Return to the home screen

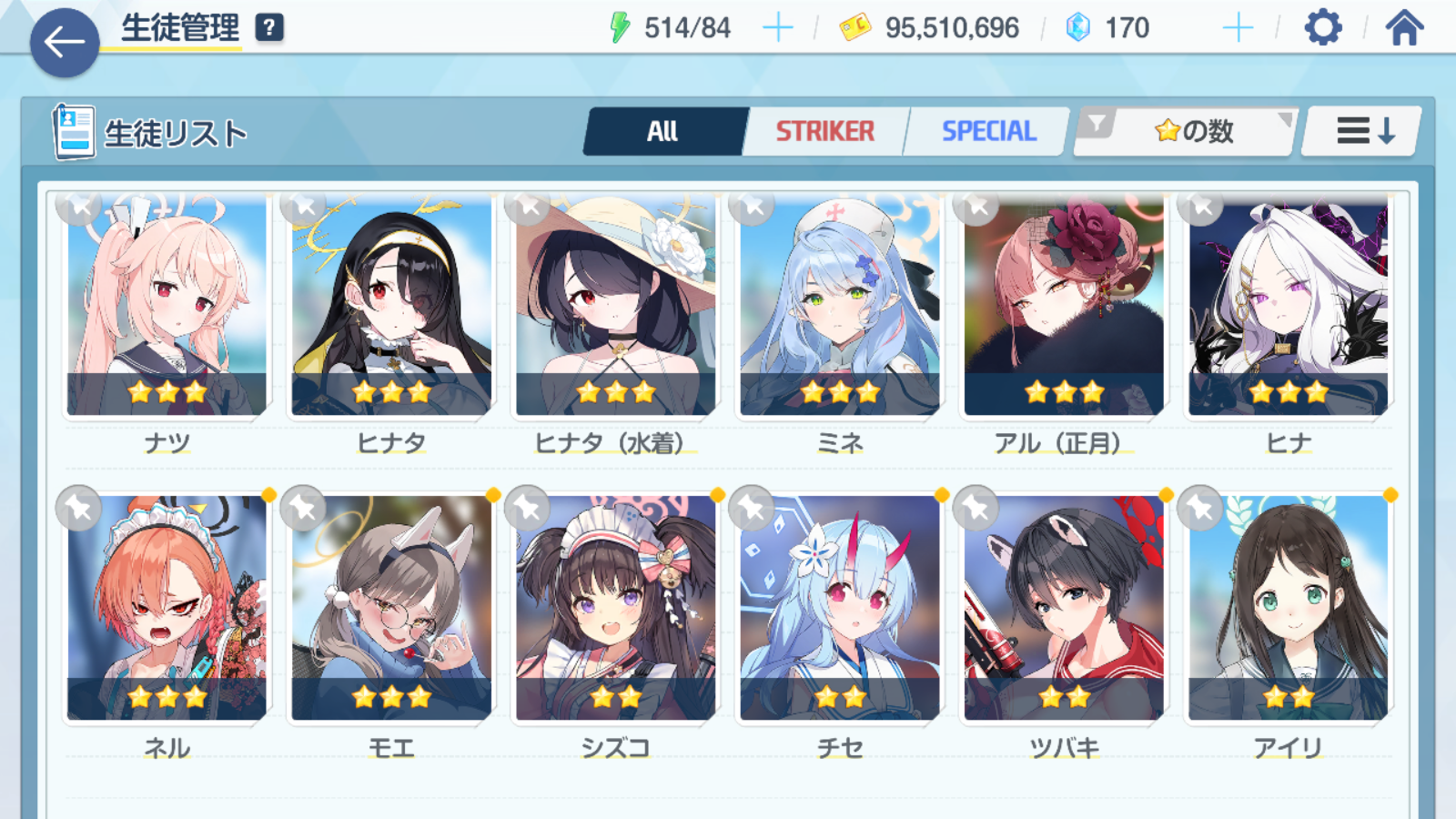click(1404, 28)
